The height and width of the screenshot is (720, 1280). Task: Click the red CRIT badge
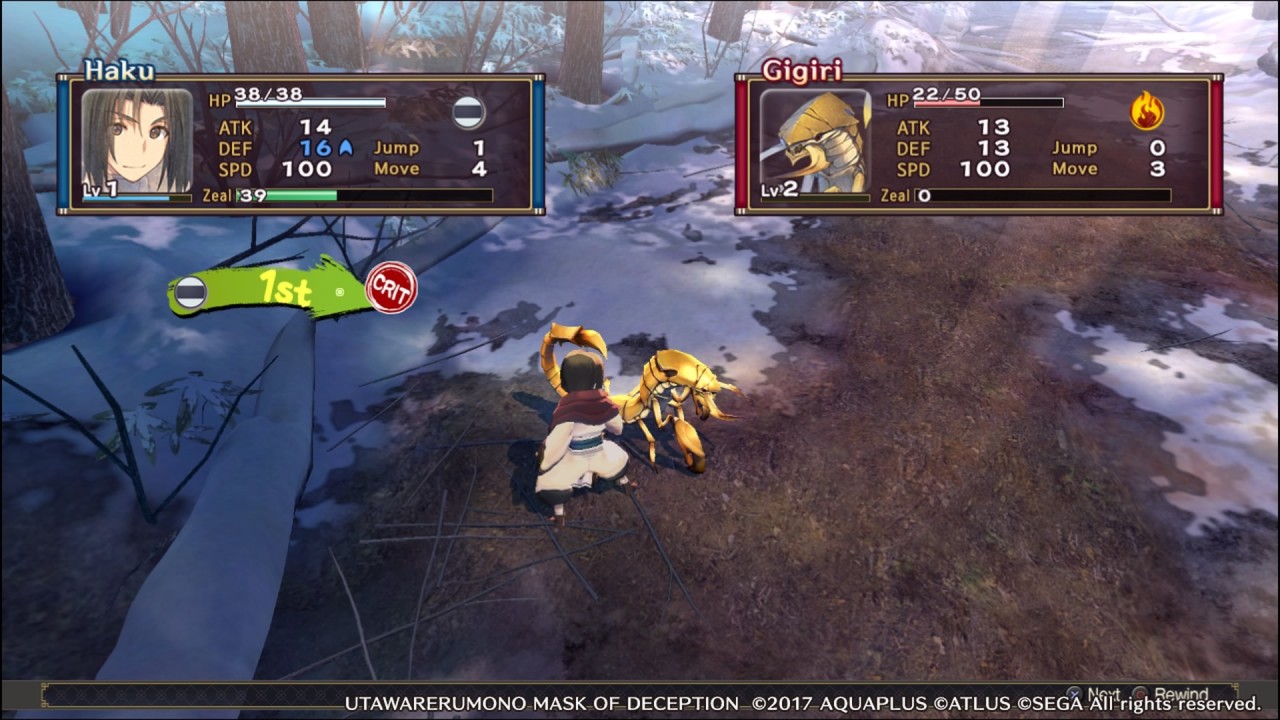[391, 288]
